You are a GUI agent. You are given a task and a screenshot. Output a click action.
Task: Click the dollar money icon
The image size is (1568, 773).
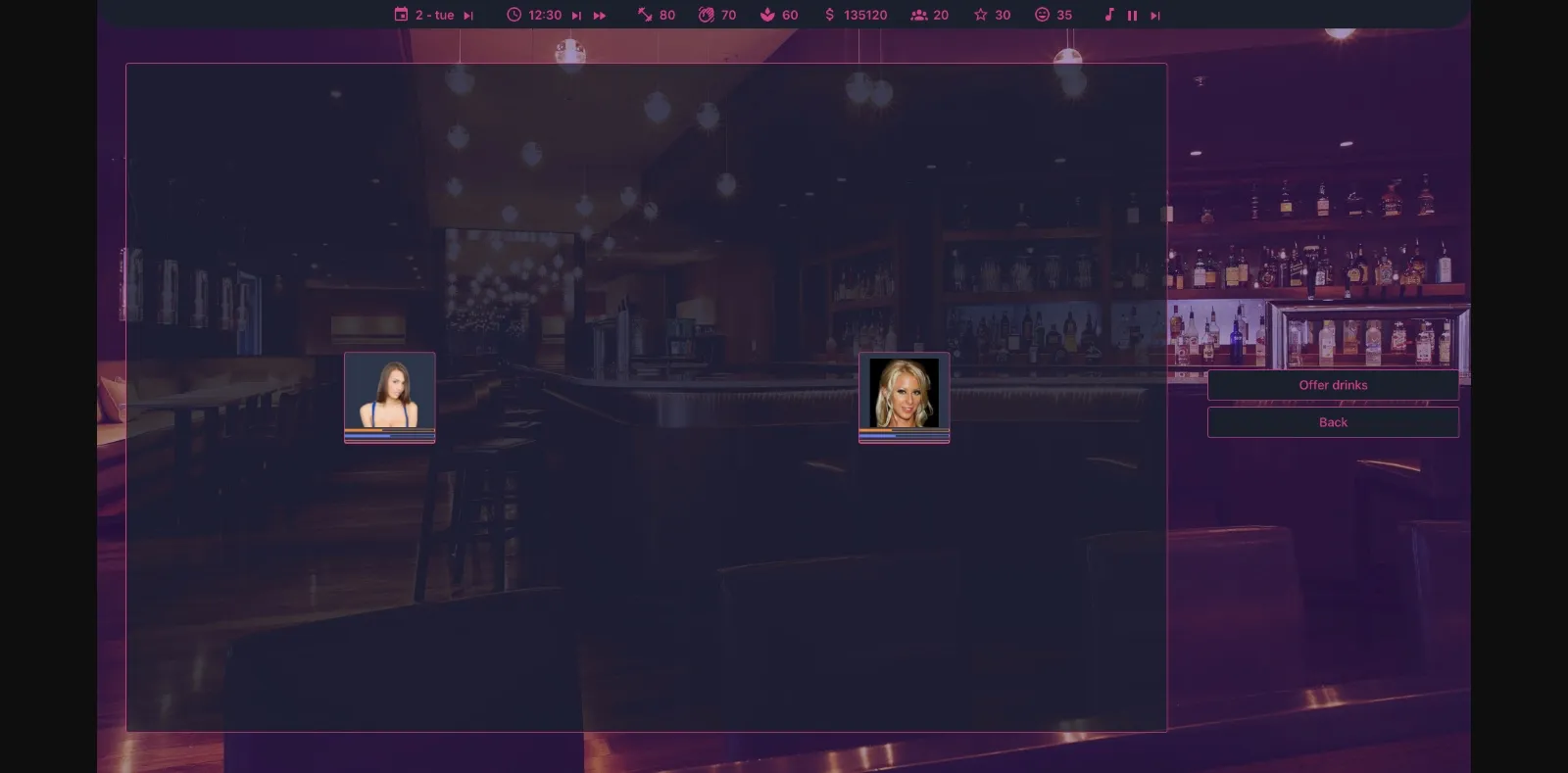click(829, 15)
